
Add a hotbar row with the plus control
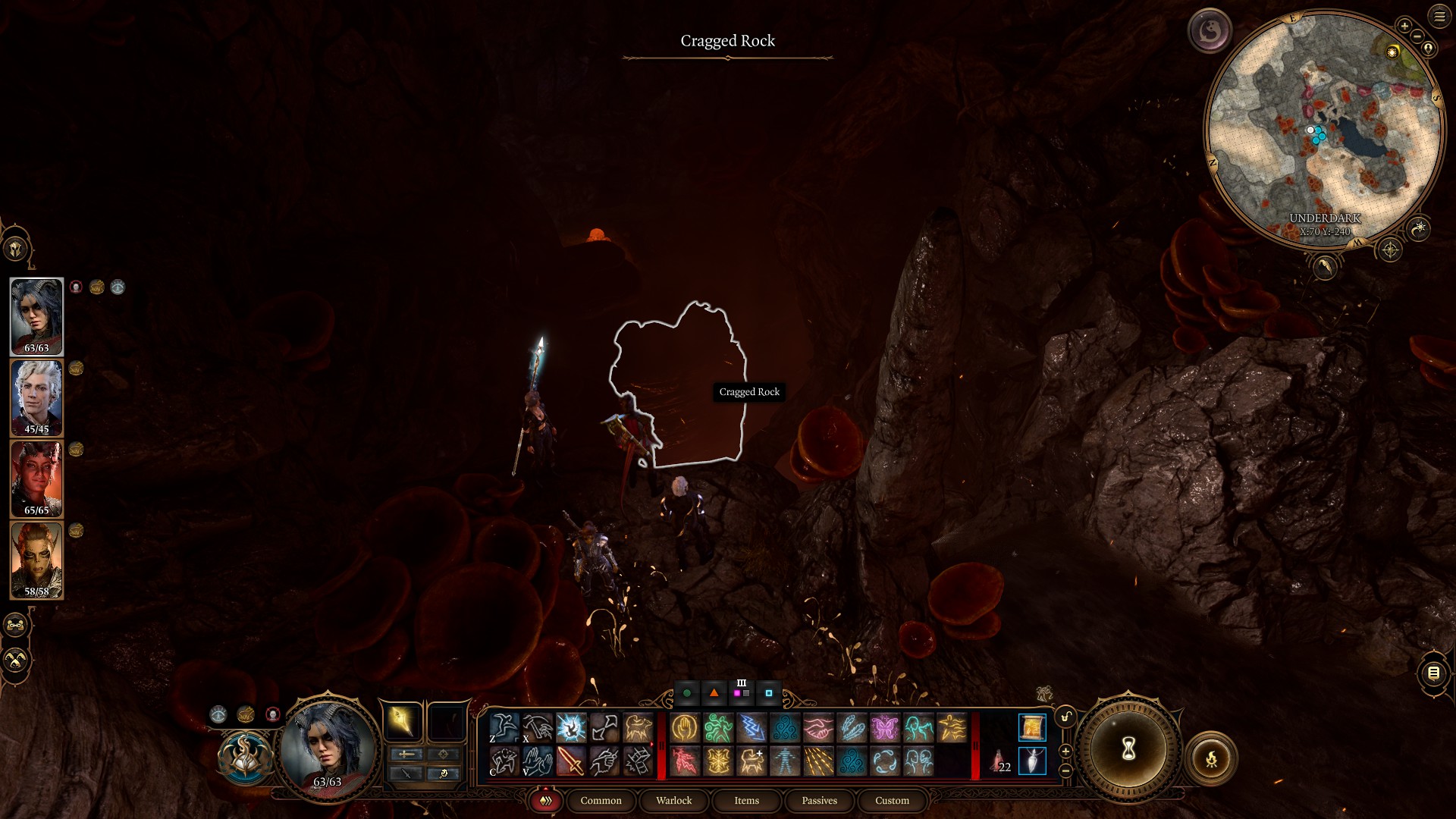(x=1065, y=751)
